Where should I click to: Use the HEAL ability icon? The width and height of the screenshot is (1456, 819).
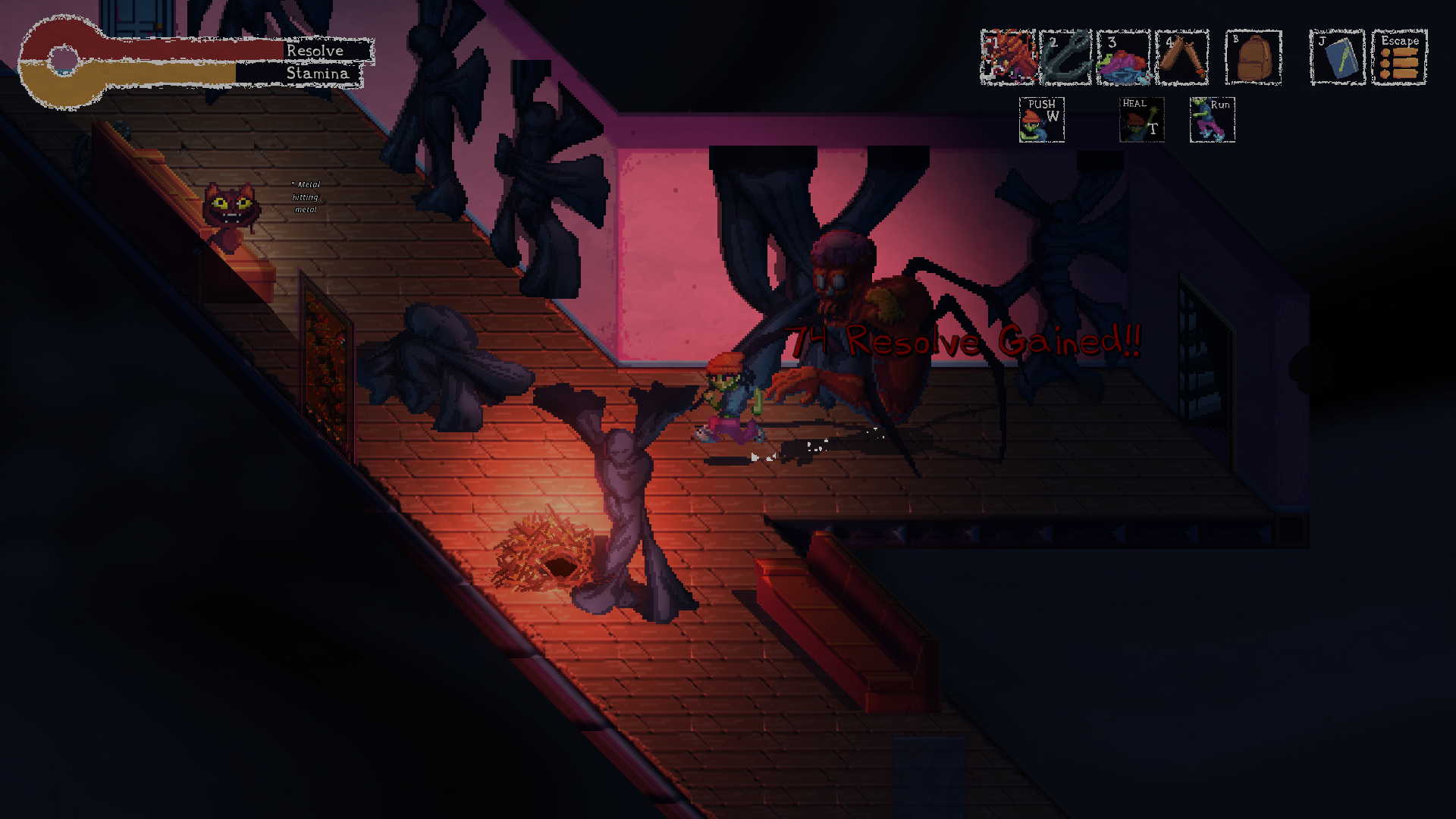coord(1141,120)
